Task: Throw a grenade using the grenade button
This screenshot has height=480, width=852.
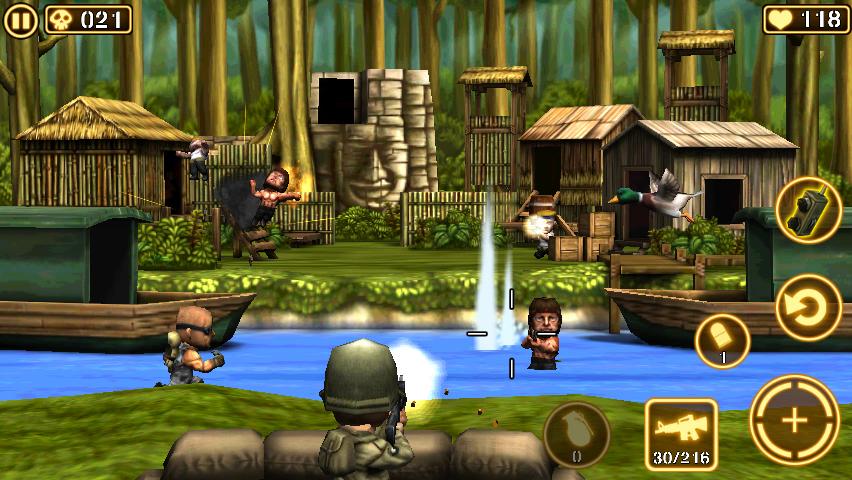Action: (577, 435)
